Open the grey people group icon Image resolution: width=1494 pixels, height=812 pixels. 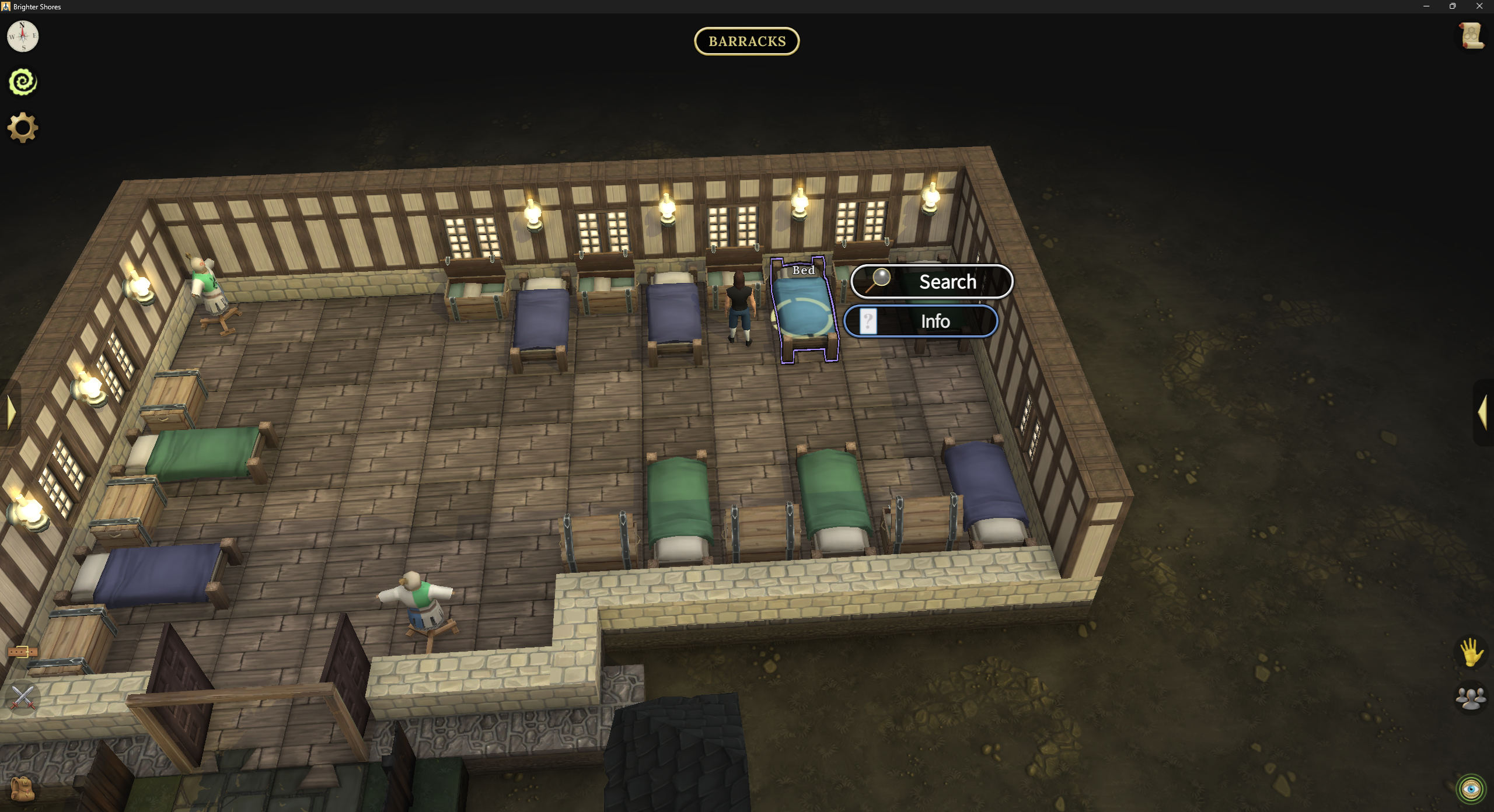(x=1471, y=698)
